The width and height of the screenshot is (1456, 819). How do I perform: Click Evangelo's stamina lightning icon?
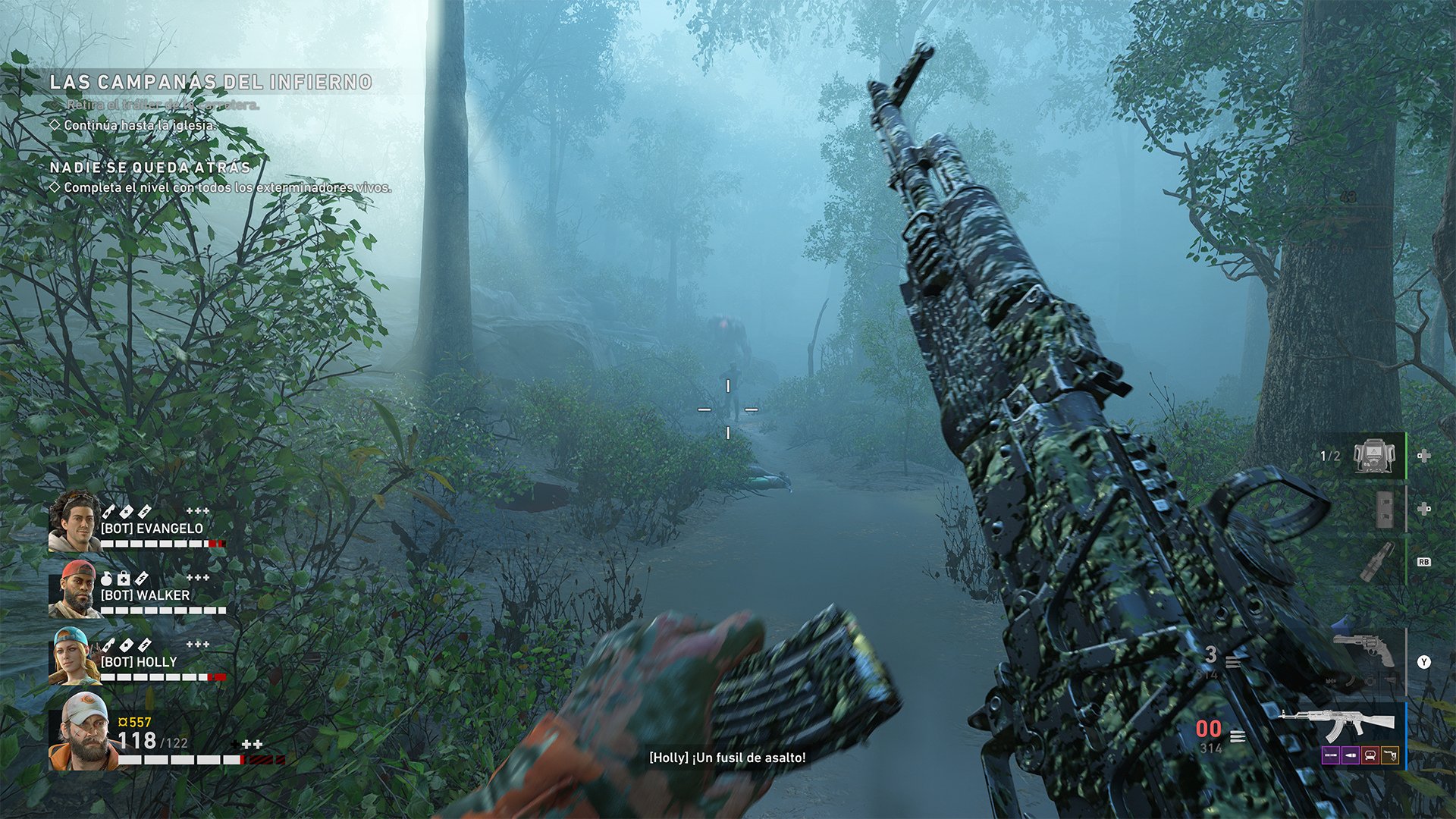coord(143,513)
